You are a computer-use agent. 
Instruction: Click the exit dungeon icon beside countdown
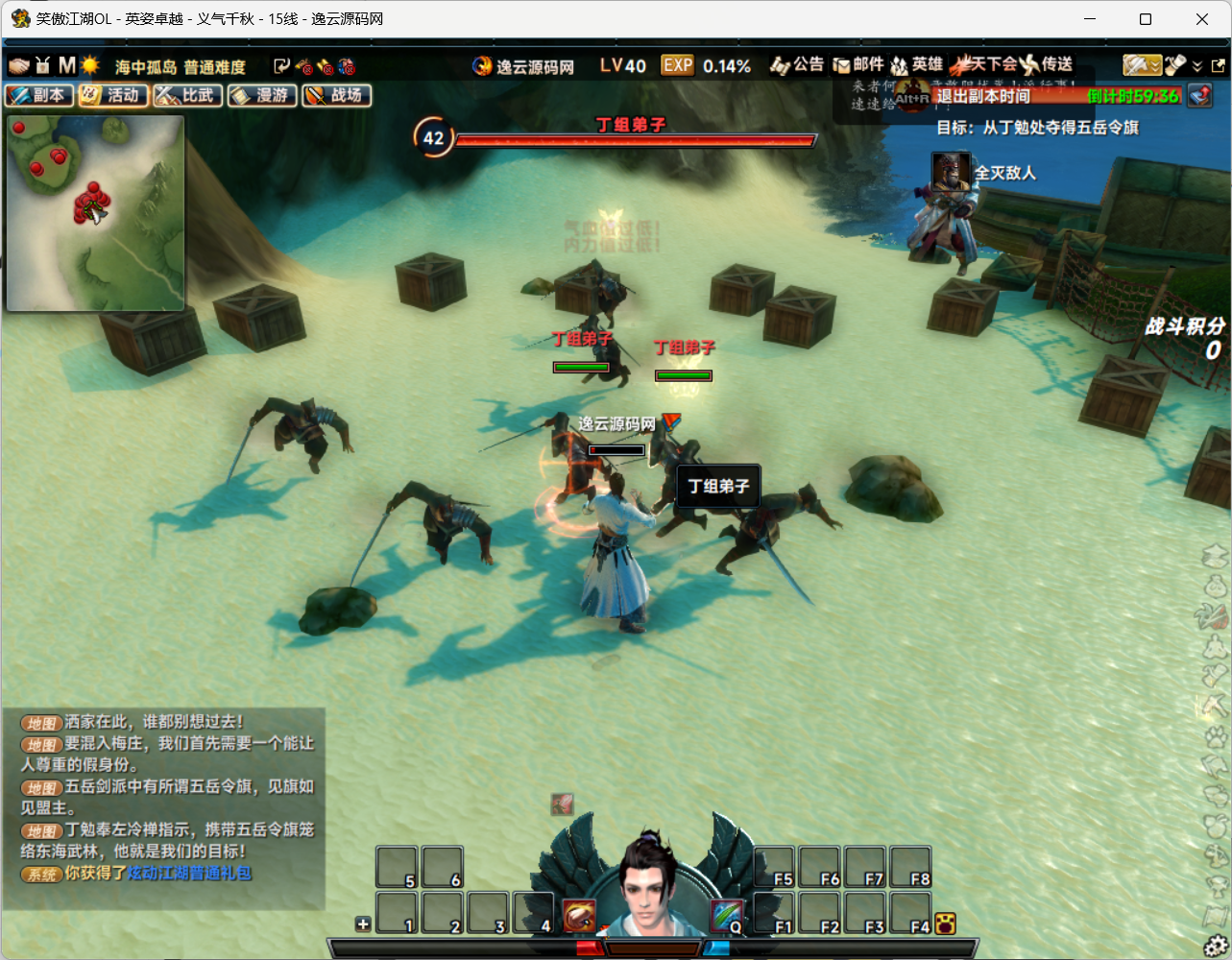(x=1199, y=95)
